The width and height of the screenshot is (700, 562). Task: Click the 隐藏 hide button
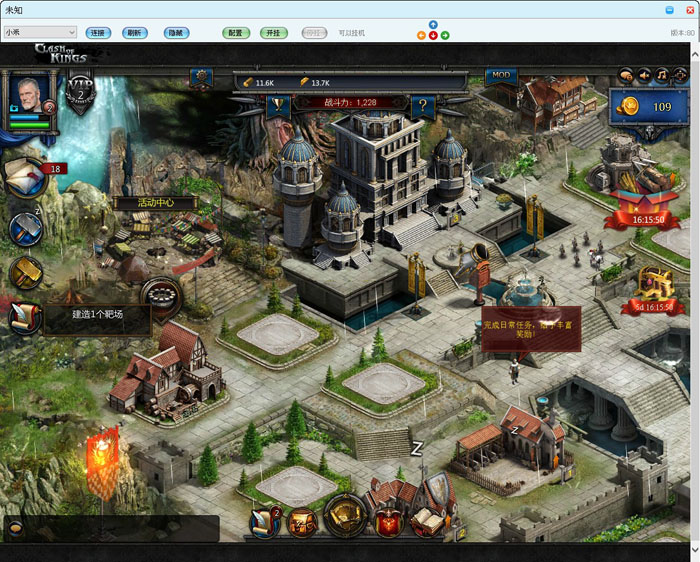(175, 33)
